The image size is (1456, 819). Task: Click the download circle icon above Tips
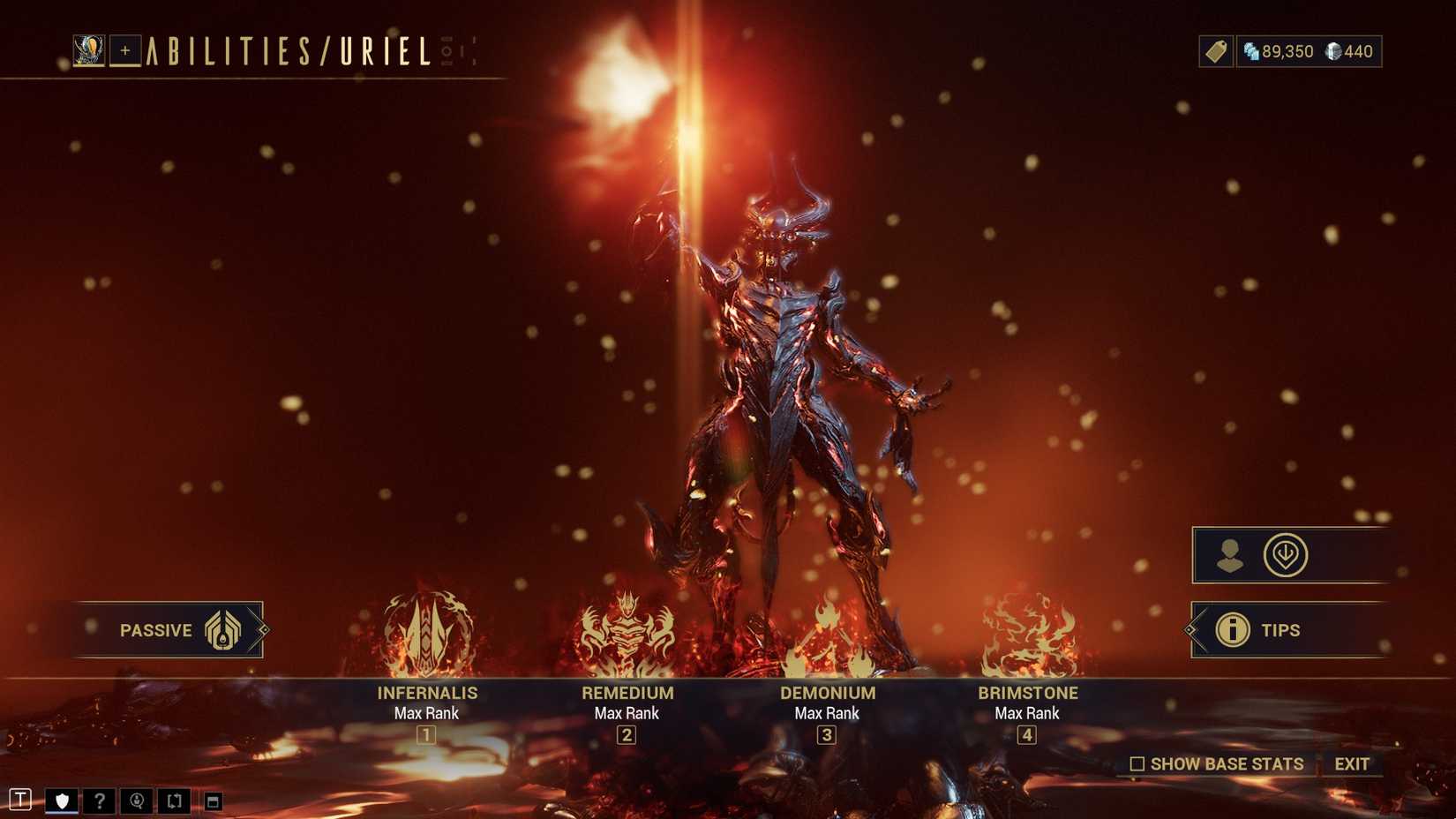[x=1287, y=556]
